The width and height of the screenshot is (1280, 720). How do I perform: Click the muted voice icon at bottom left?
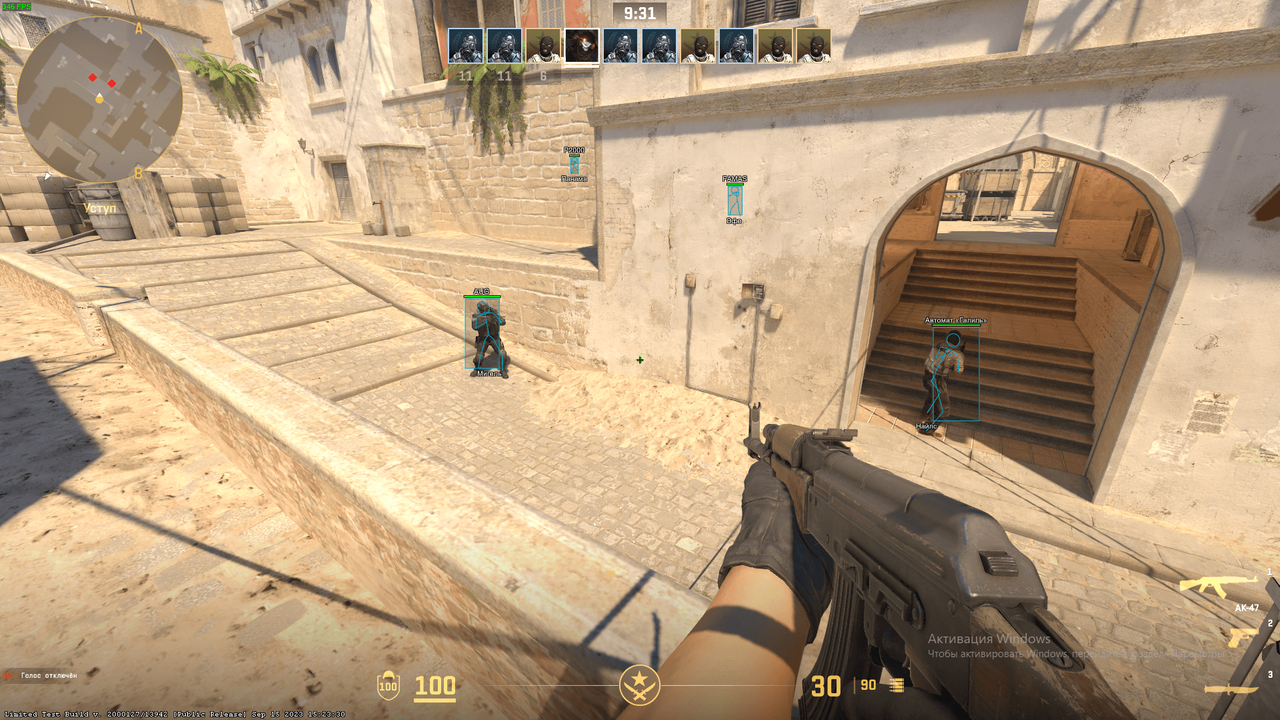(10, 674)
